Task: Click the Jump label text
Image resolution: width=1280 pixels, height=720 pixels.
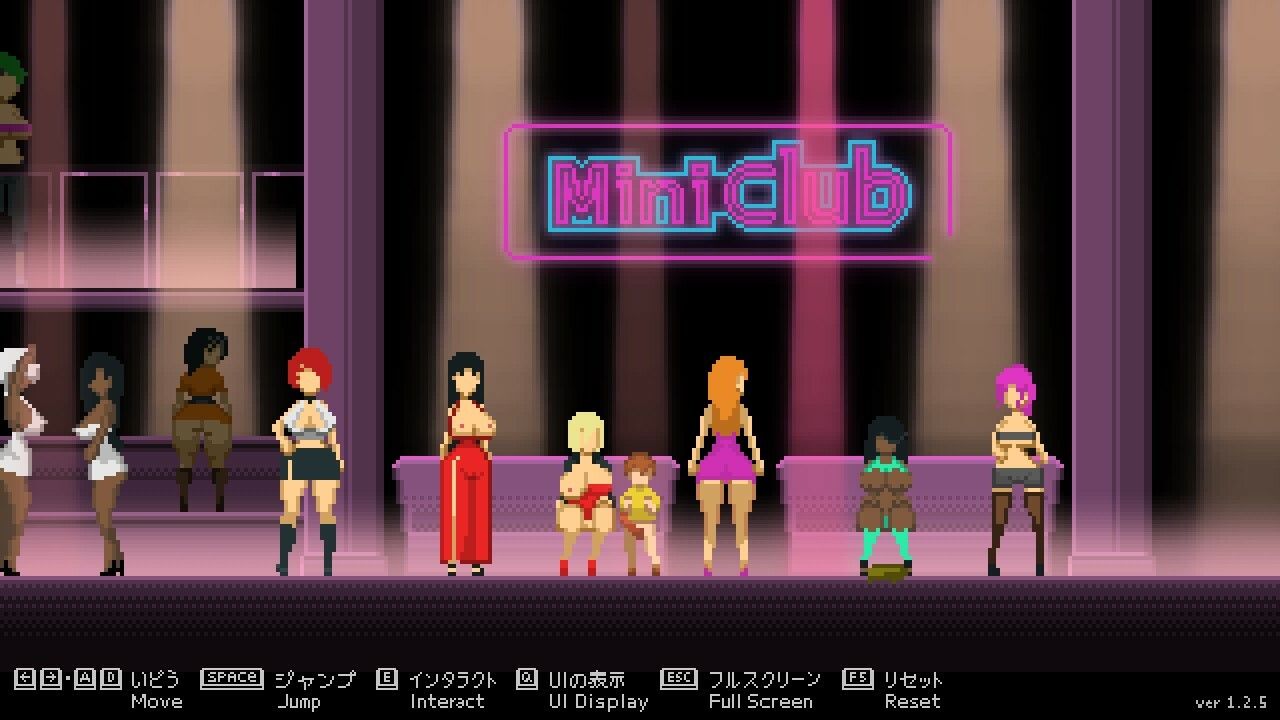Action: 298,701
